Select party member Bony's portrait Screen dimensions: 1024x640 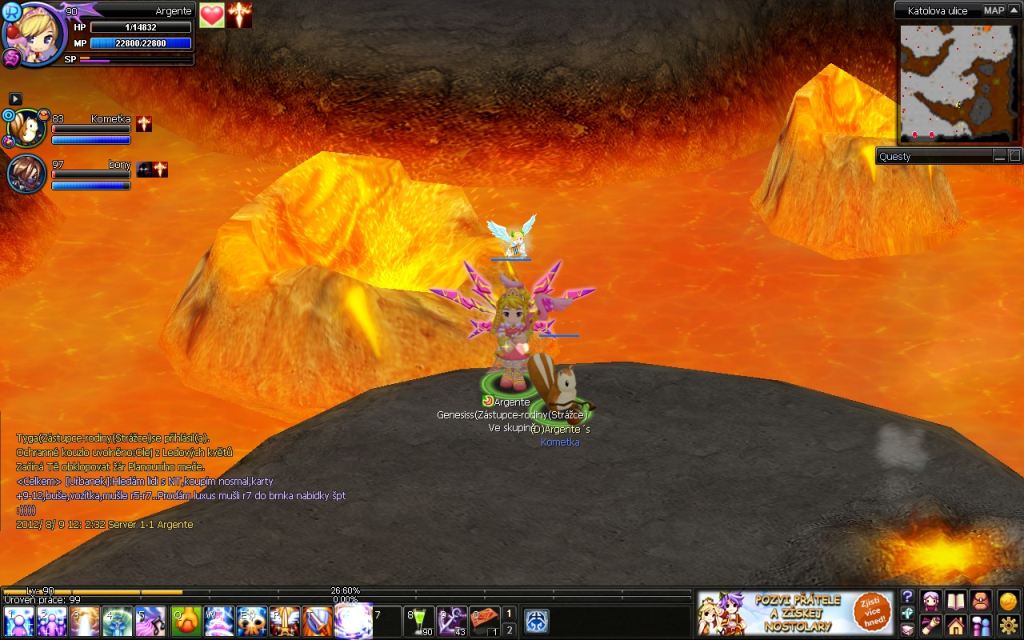click(x=26, y=174)
